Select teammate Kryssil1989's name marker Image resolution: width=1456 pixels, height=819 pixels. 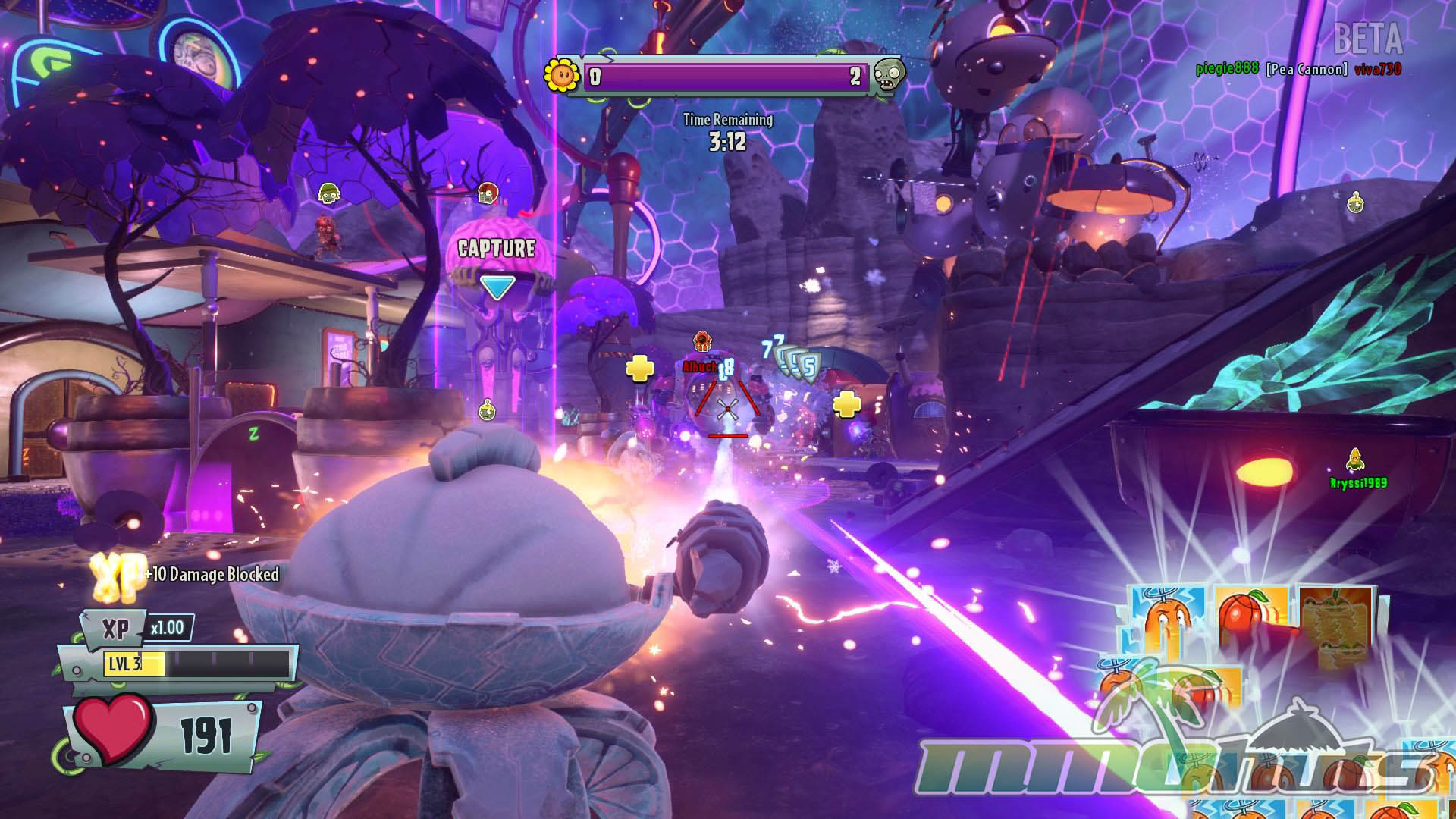click(x=1358, y=482)
